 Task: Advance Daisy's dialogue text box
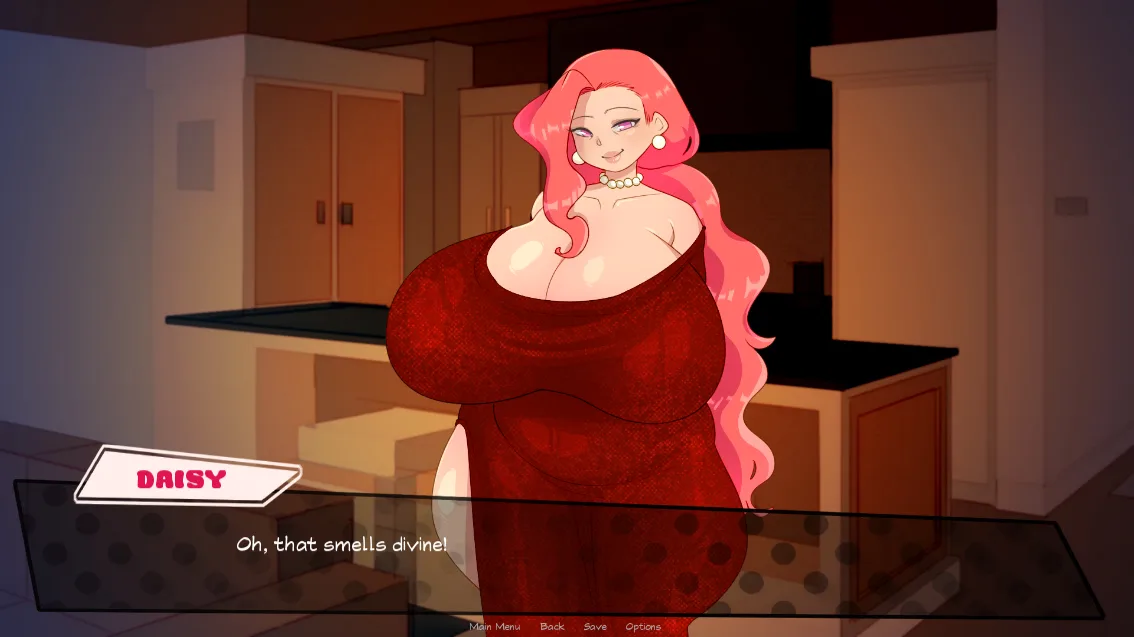(560, 547)
